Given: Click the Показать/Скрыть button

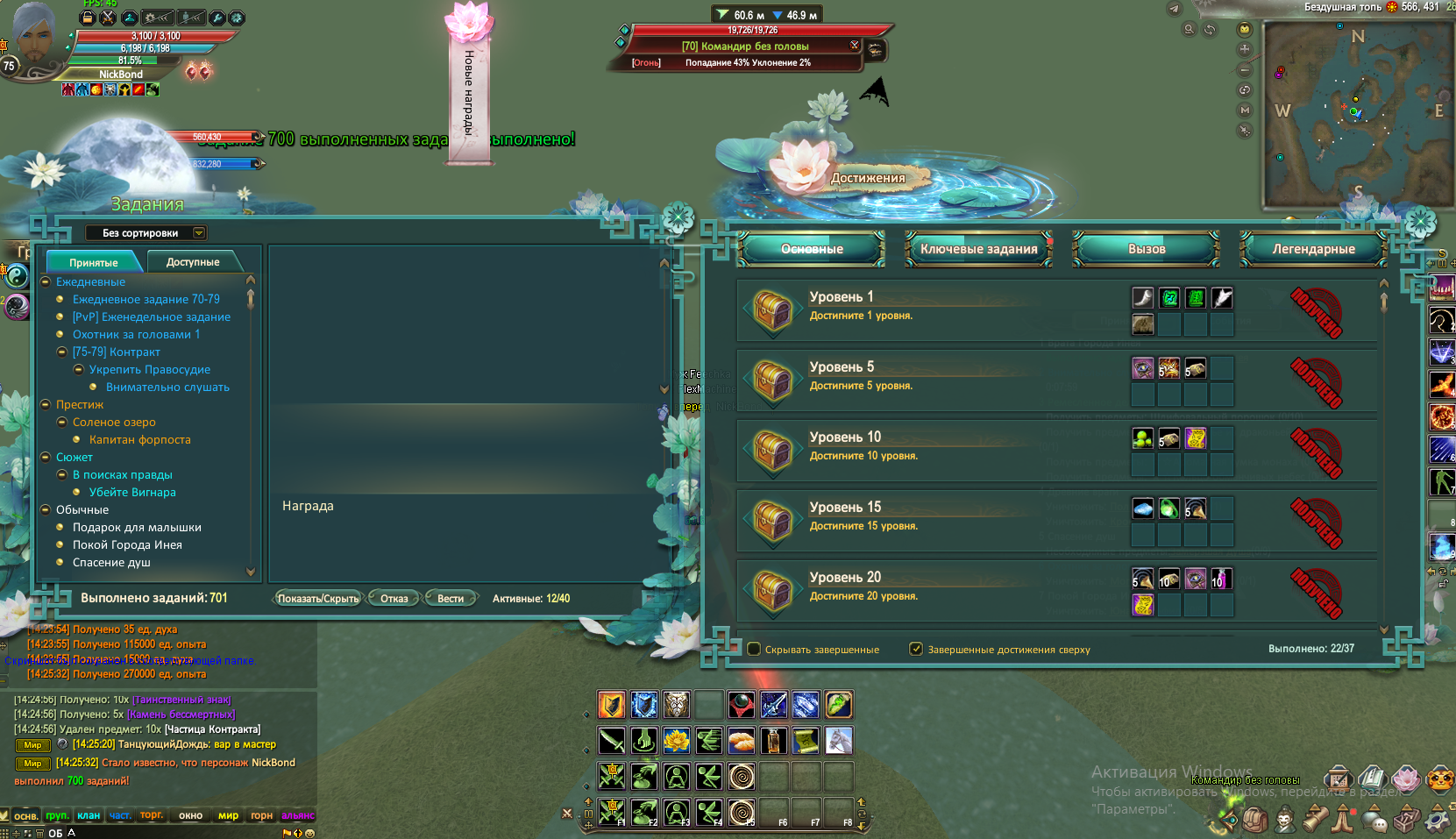Looking at the screenshot, I should point(317,599).
